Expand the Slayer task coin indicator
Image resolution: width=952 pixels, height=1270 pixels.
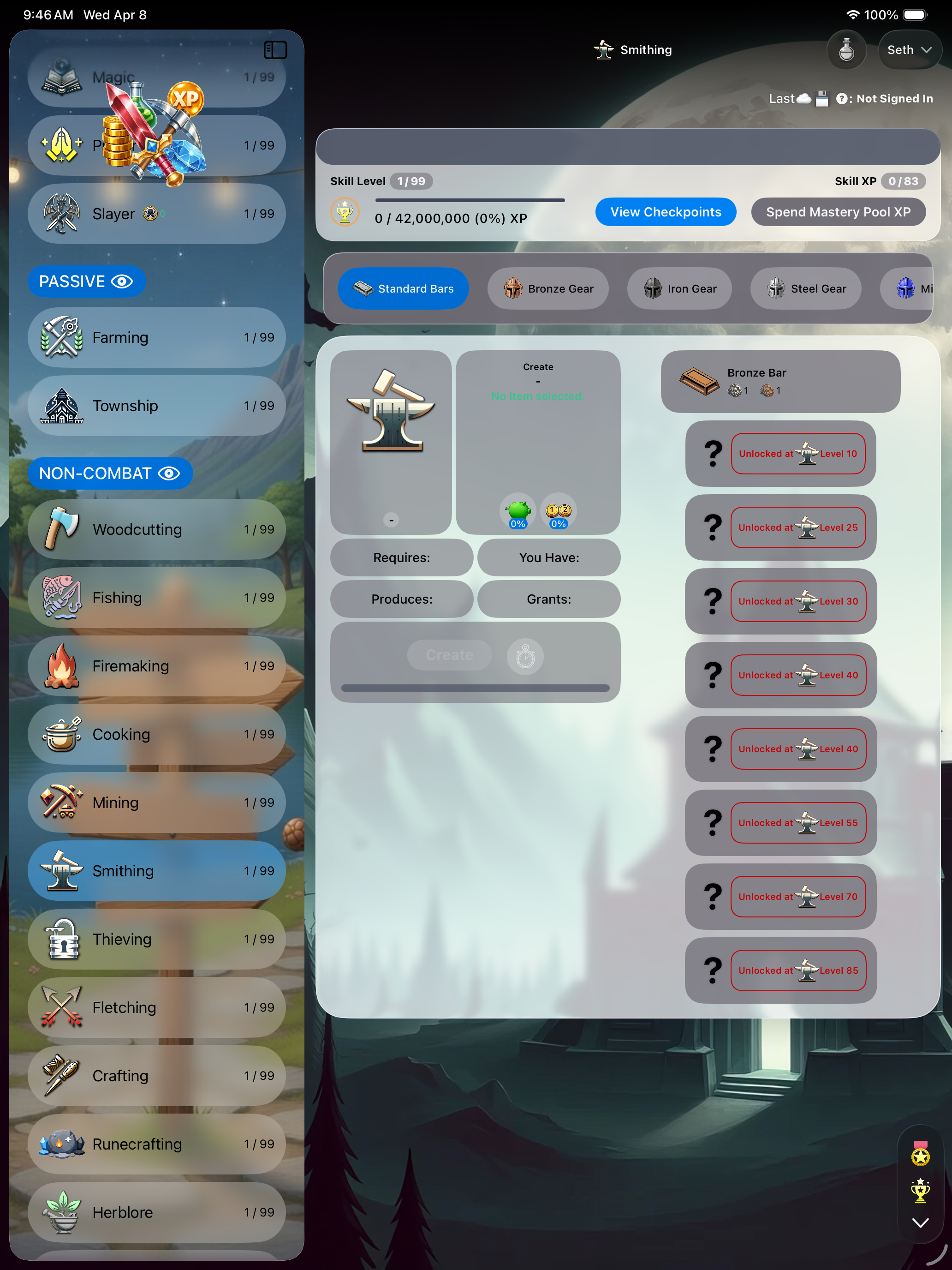coord(150,213)
